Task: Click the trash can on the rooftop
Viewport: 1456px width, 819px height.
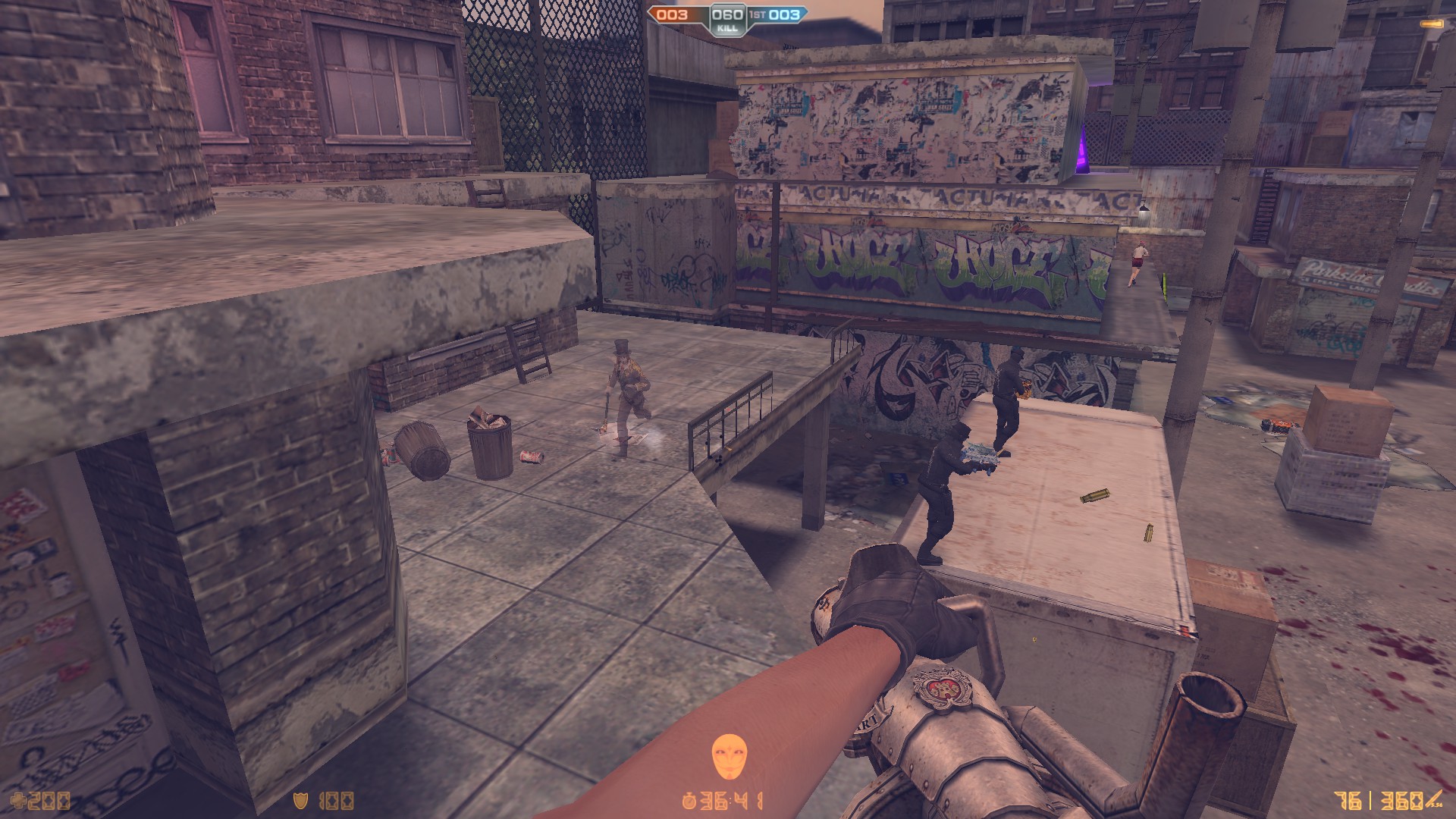Action: 489,447
